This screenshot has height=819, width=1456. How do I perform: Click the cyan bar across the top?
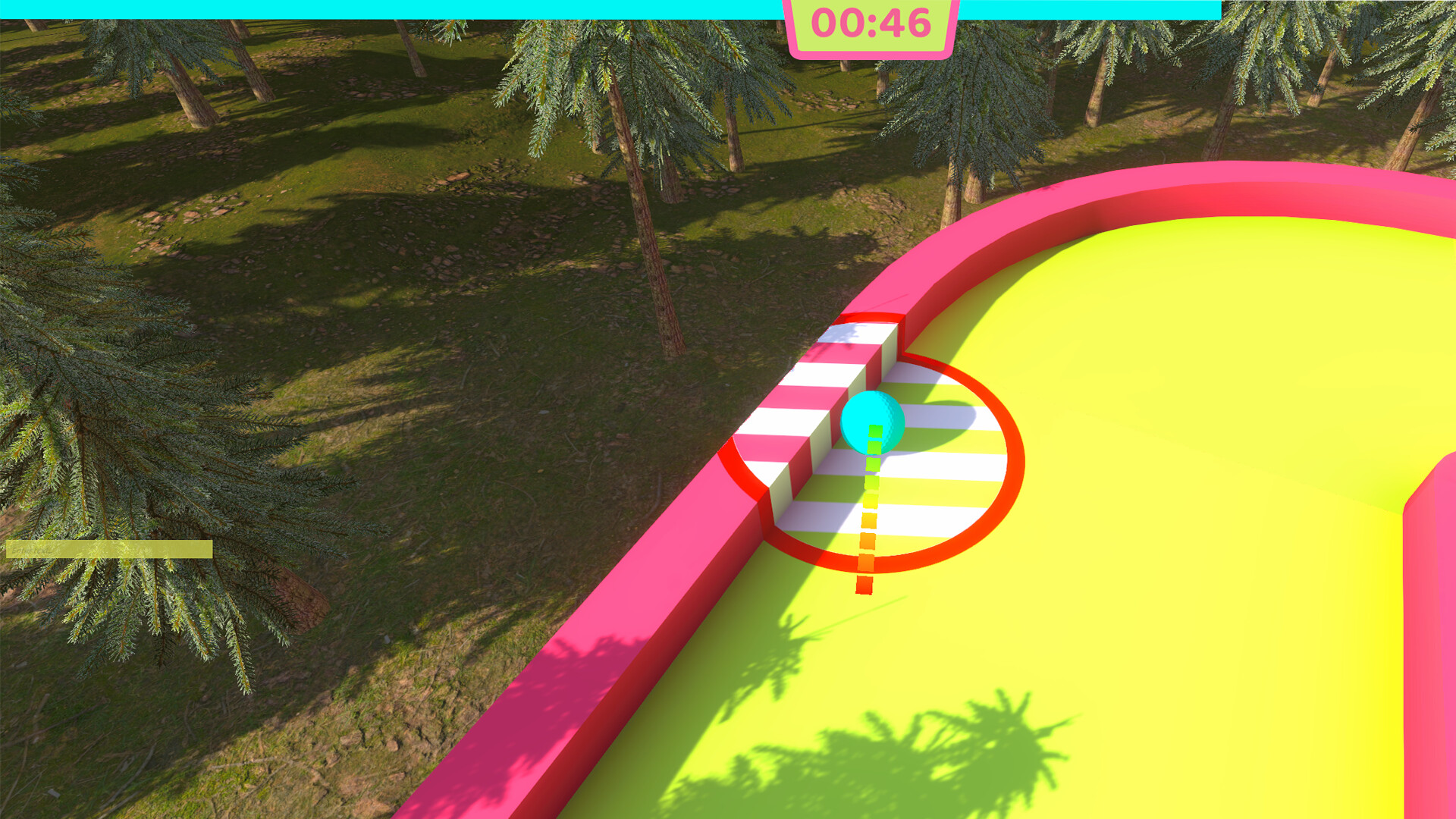click(379, 6)
